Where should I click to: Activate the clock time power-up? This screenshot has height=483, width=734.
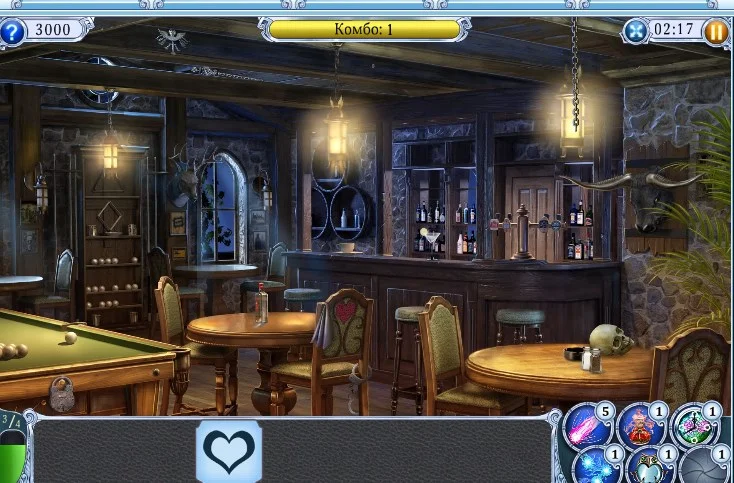(x=695, y=426)
